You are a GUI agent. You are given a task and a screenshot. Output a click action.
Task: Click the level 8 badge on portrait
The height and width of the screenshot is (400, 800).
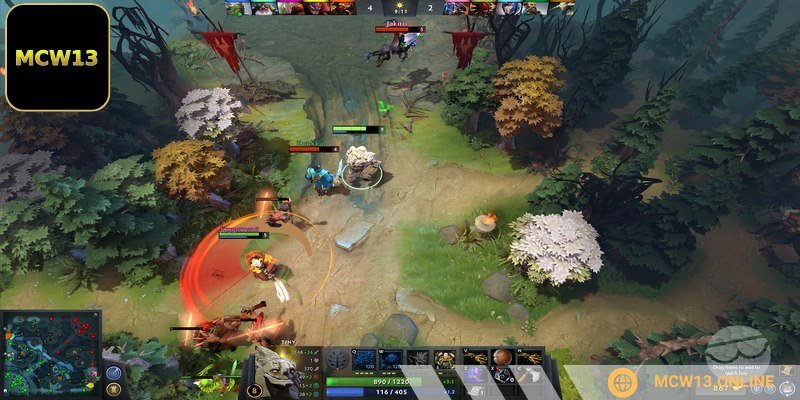pyautogui.click(x=255, y=391)
